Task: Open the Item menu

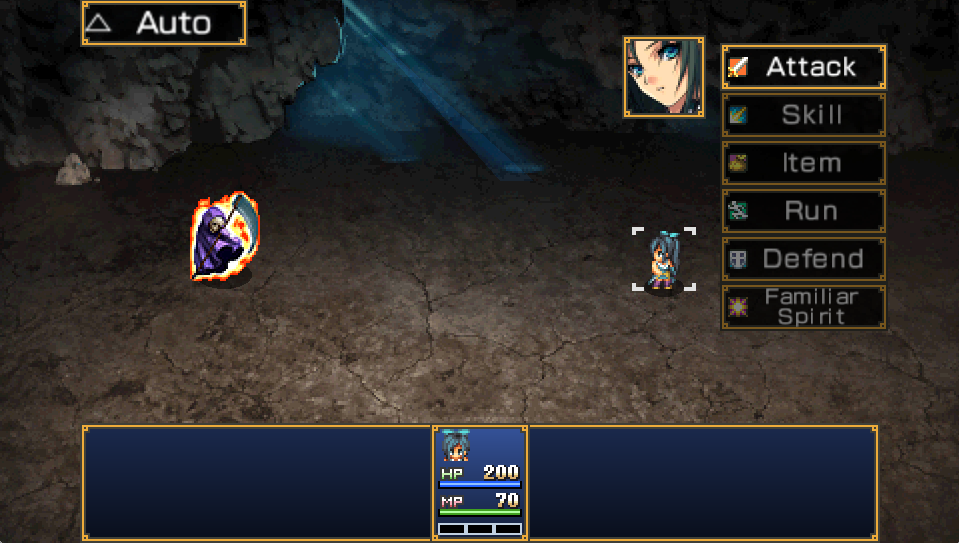Action: click(804, 163)
